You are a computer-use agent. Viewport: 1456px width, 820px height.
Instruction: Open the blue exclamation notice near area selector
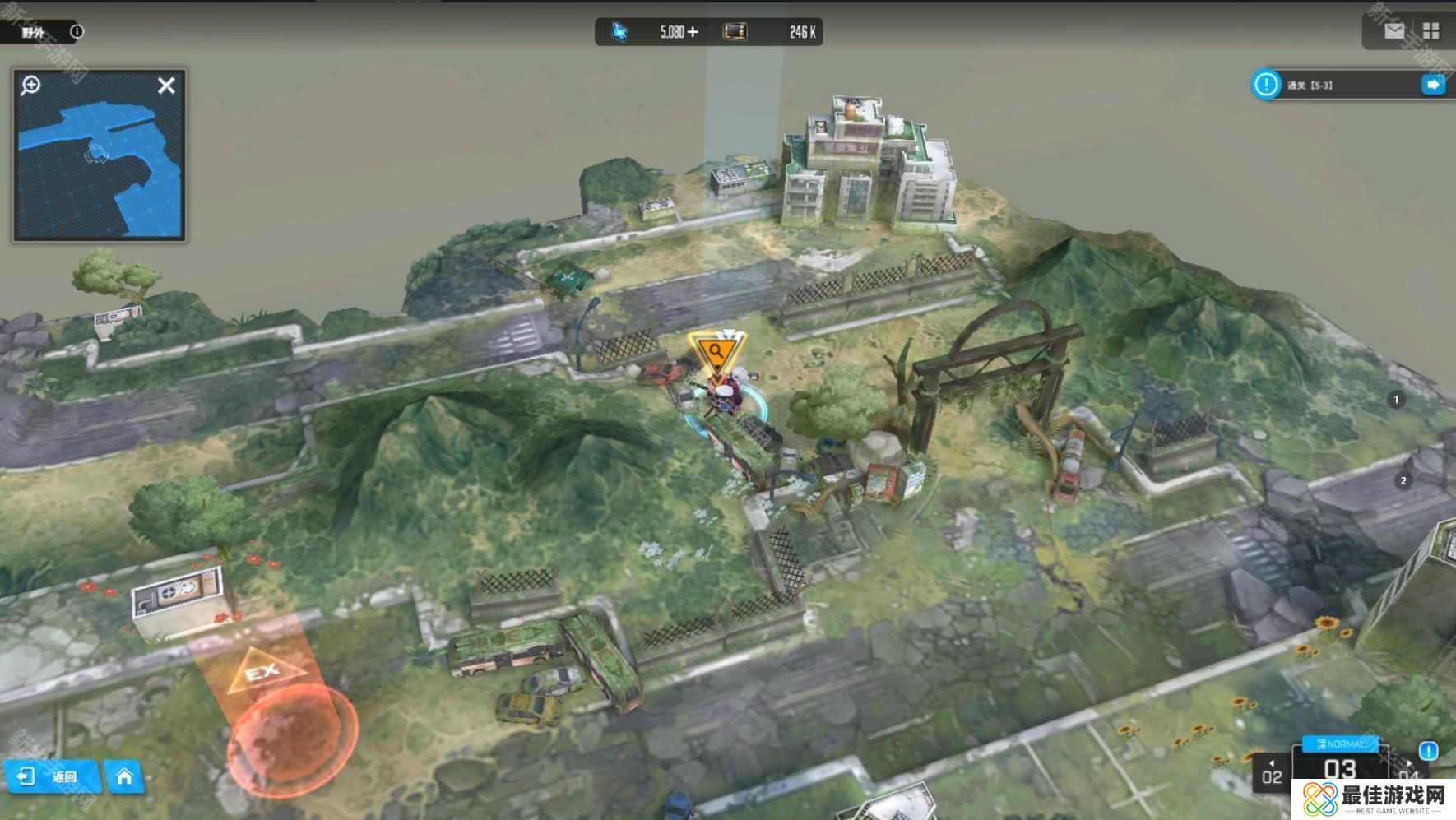pyautogui.click(x=1428, y=750)
